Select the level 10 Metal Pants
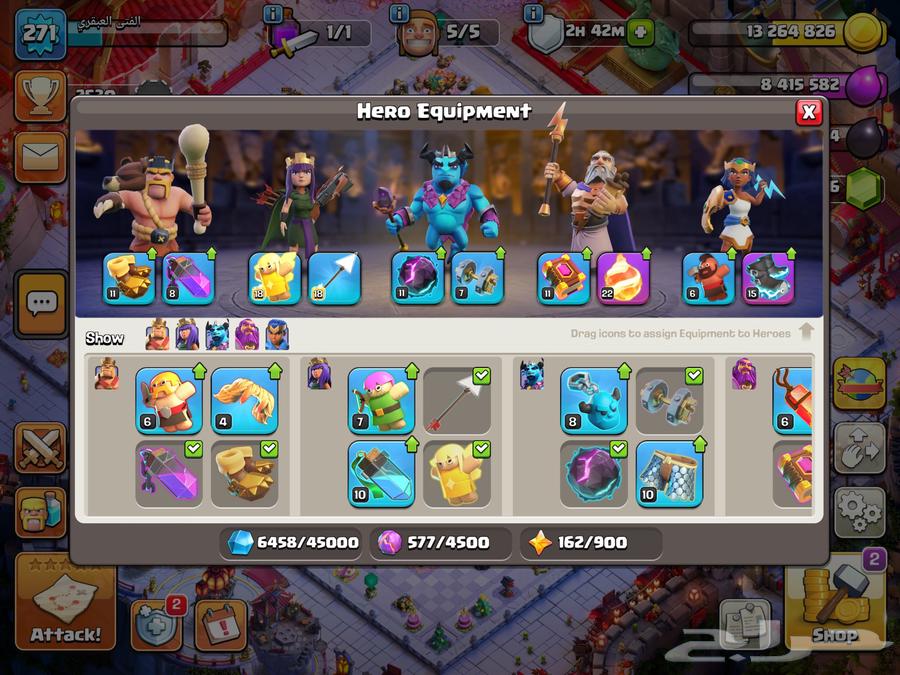Screen dimensions: 900x675 tap(669, 473)
